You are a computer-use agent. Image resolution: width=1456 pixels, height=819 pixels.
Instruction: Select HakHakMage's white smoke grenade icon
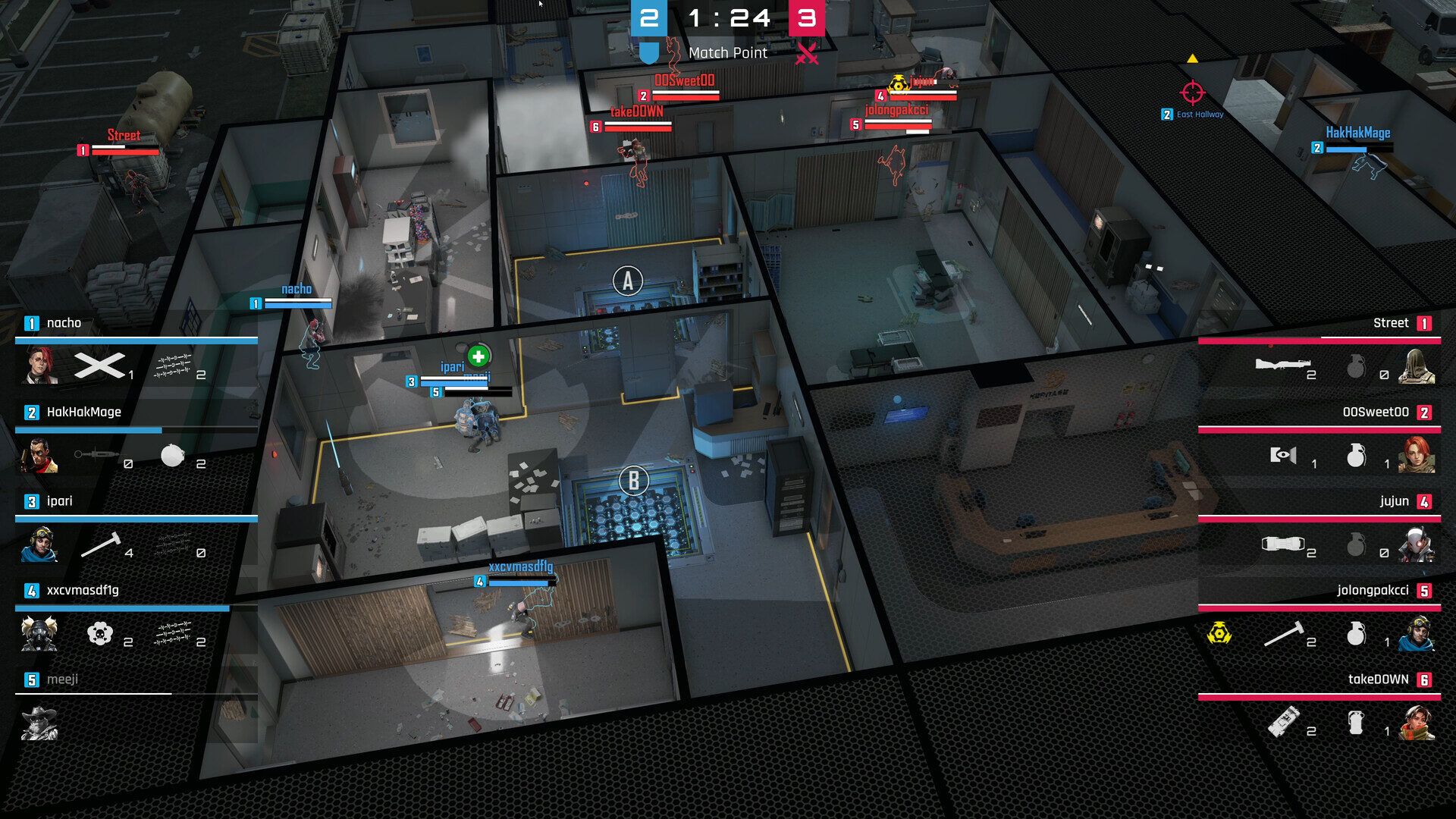(173, 455)
